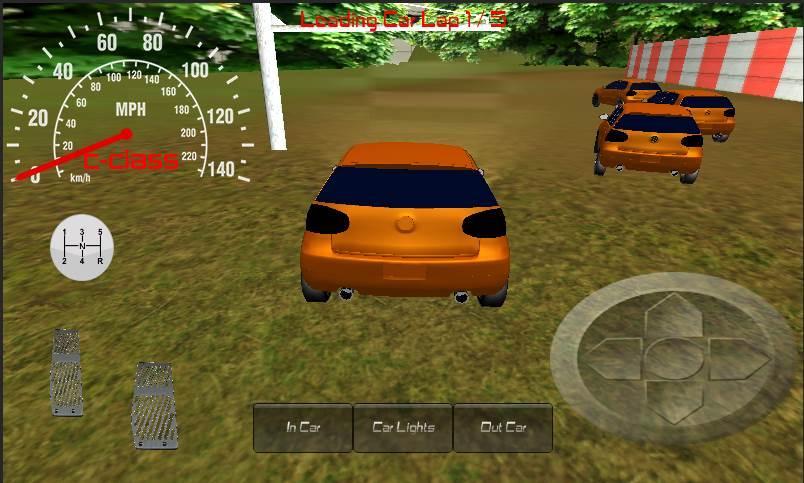Steer with the D-pad left arrow
This screenshot has width=804, height=483.
(614, 357)
